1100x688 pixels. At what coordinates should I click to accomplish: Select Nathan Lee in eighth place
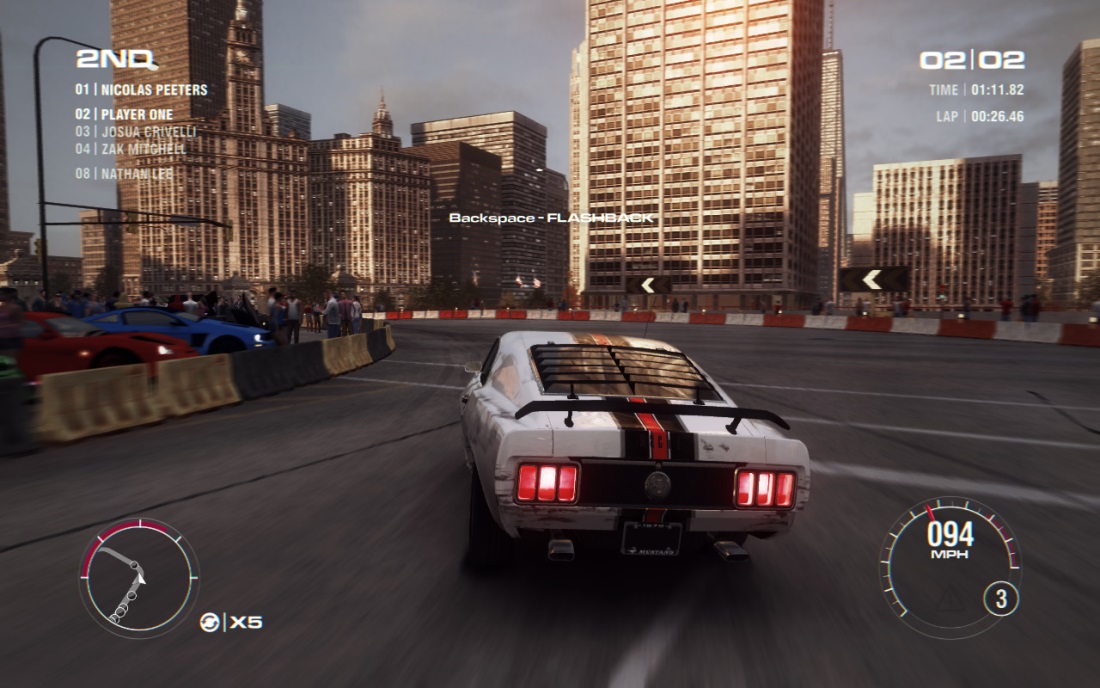coord(124,173)
